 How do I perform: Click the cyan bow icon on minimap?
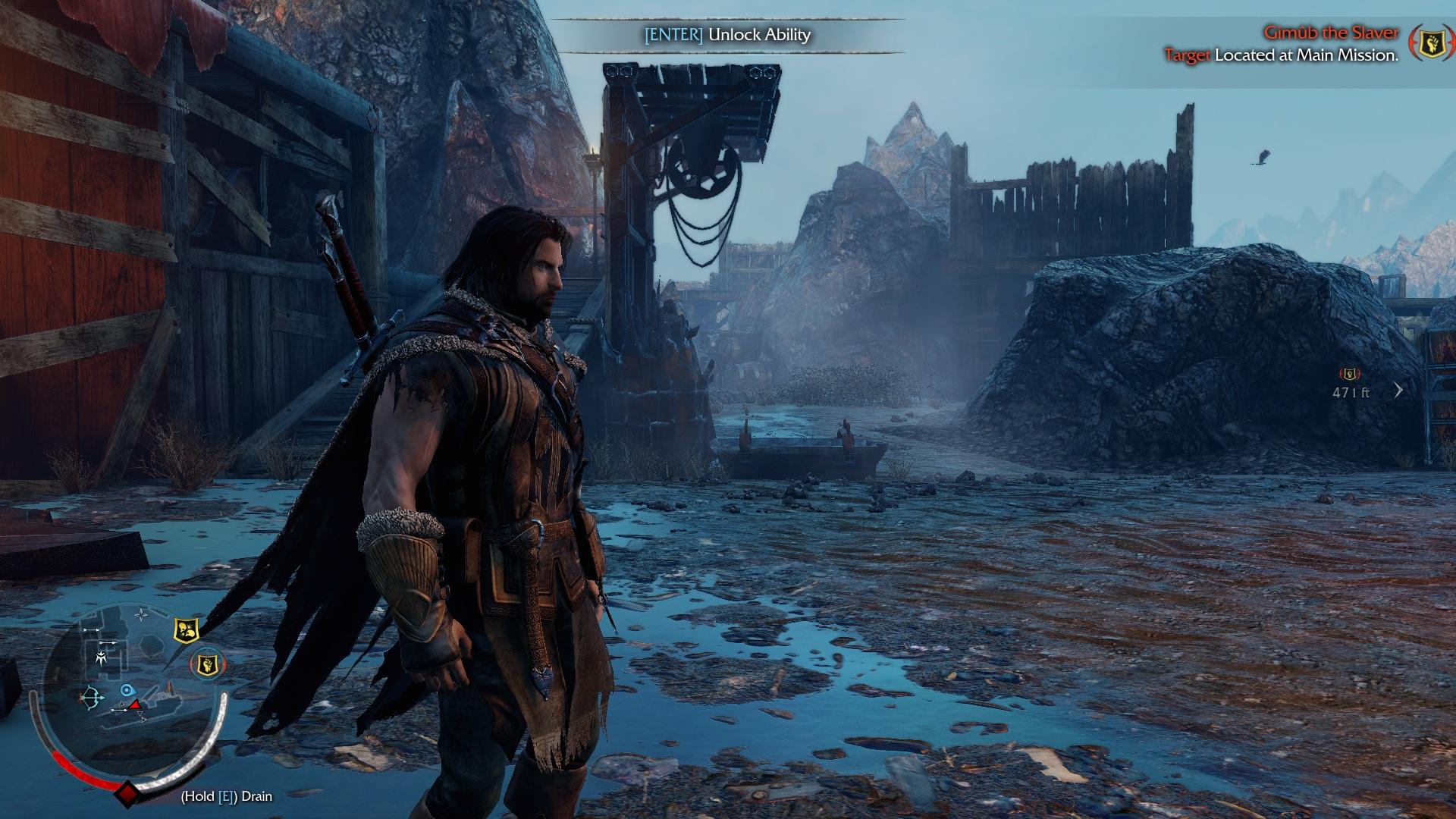coord(92,697)
